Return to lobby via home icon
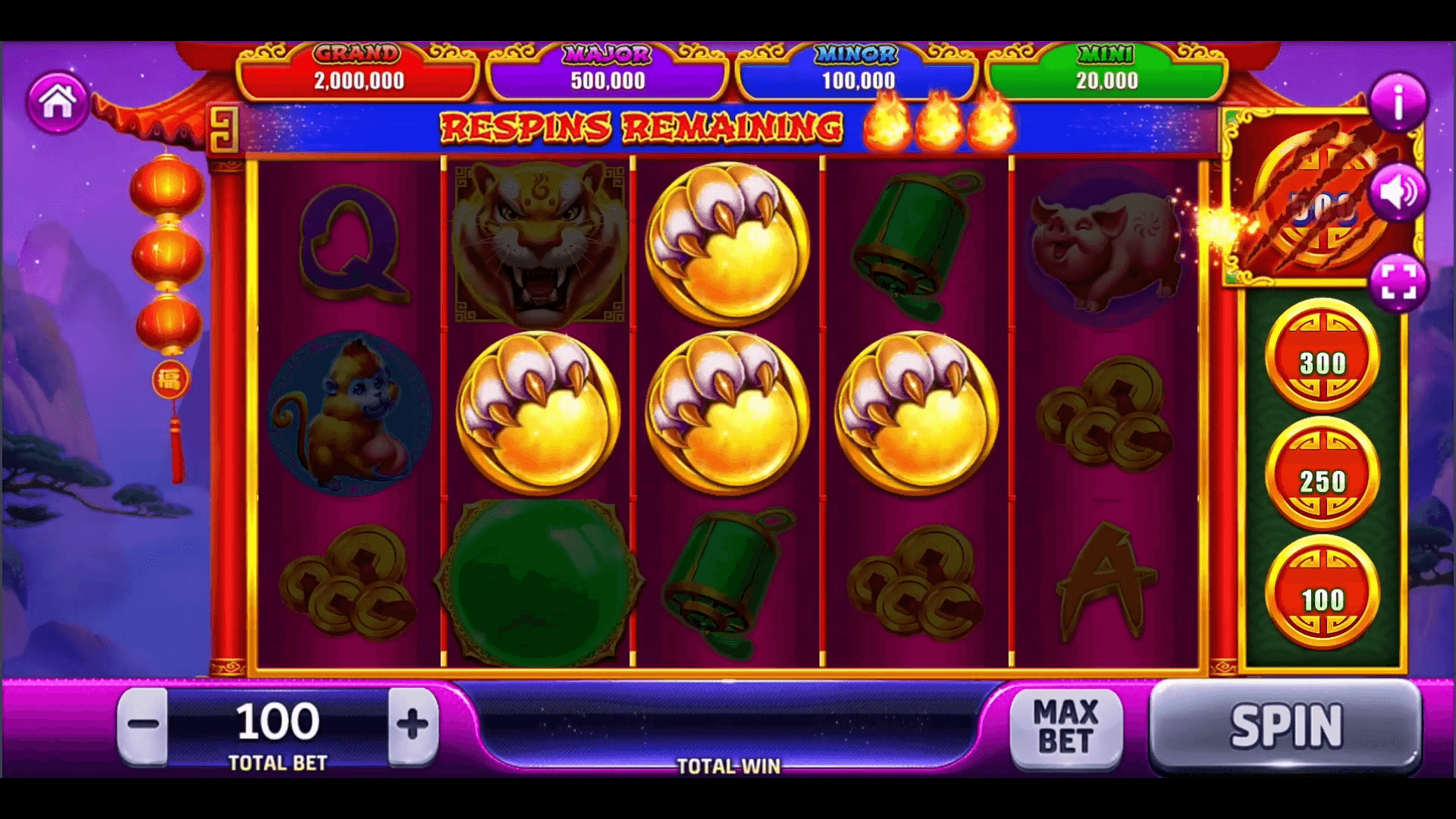The width and height of the screenshot is (1456, 819). coord(58,102)
